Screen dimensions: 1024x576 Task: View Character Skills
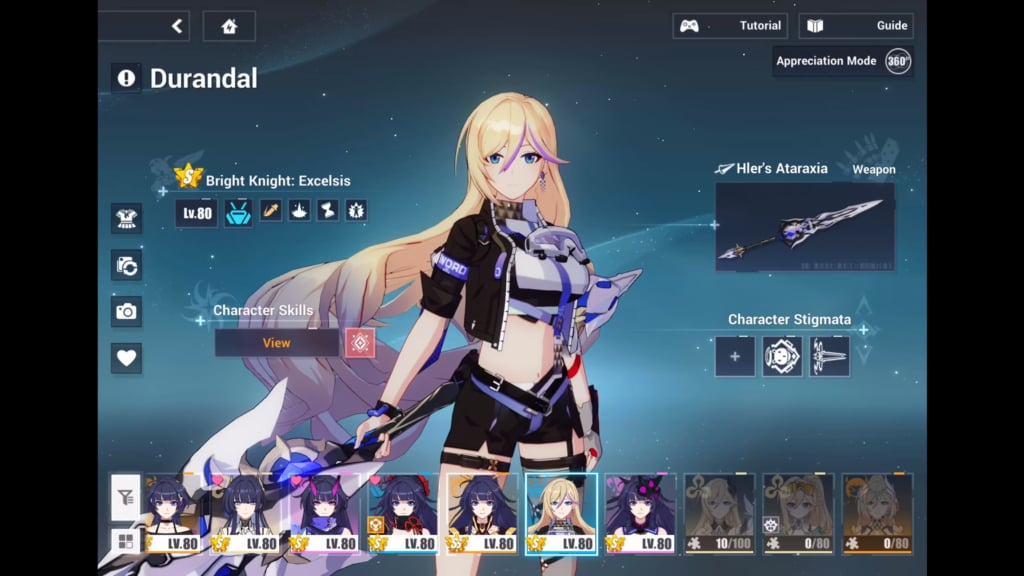(x=276, y=343)
